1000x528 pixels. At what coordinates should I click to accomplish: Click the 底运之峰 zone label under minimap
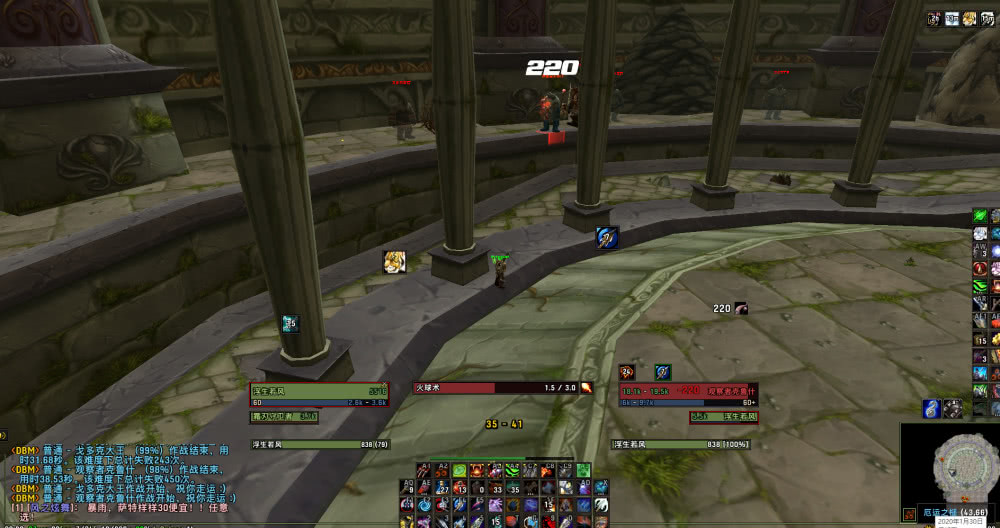[942, 512]
